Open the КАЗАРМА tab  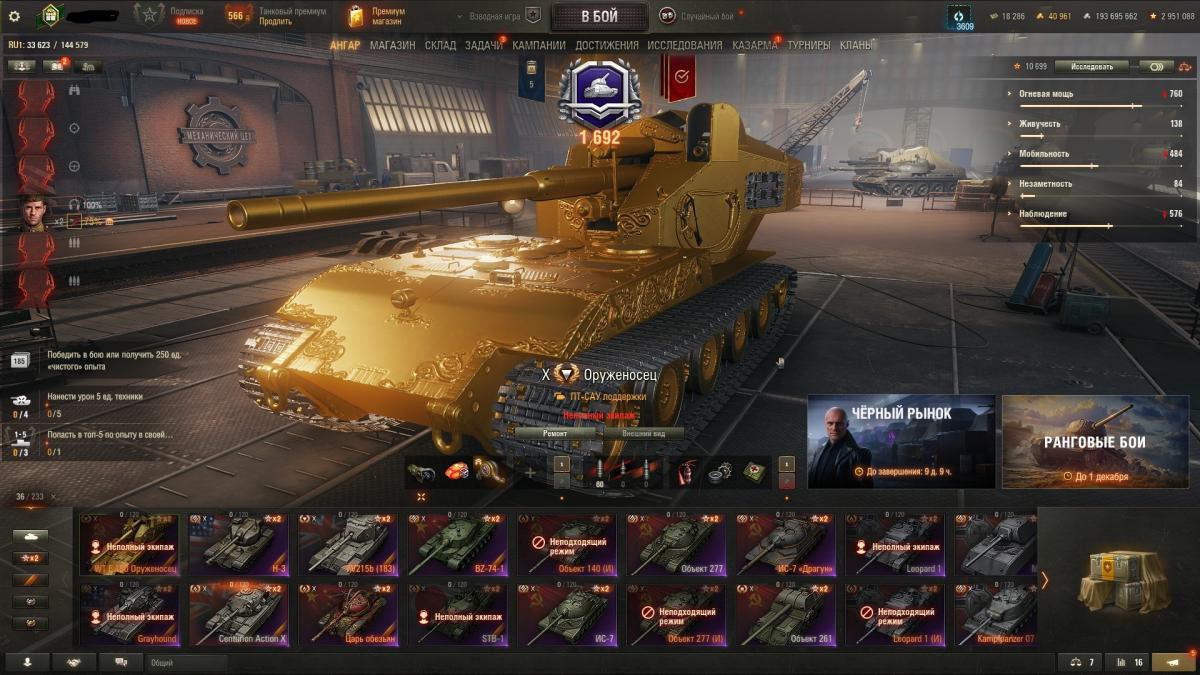tap(754, 45)
